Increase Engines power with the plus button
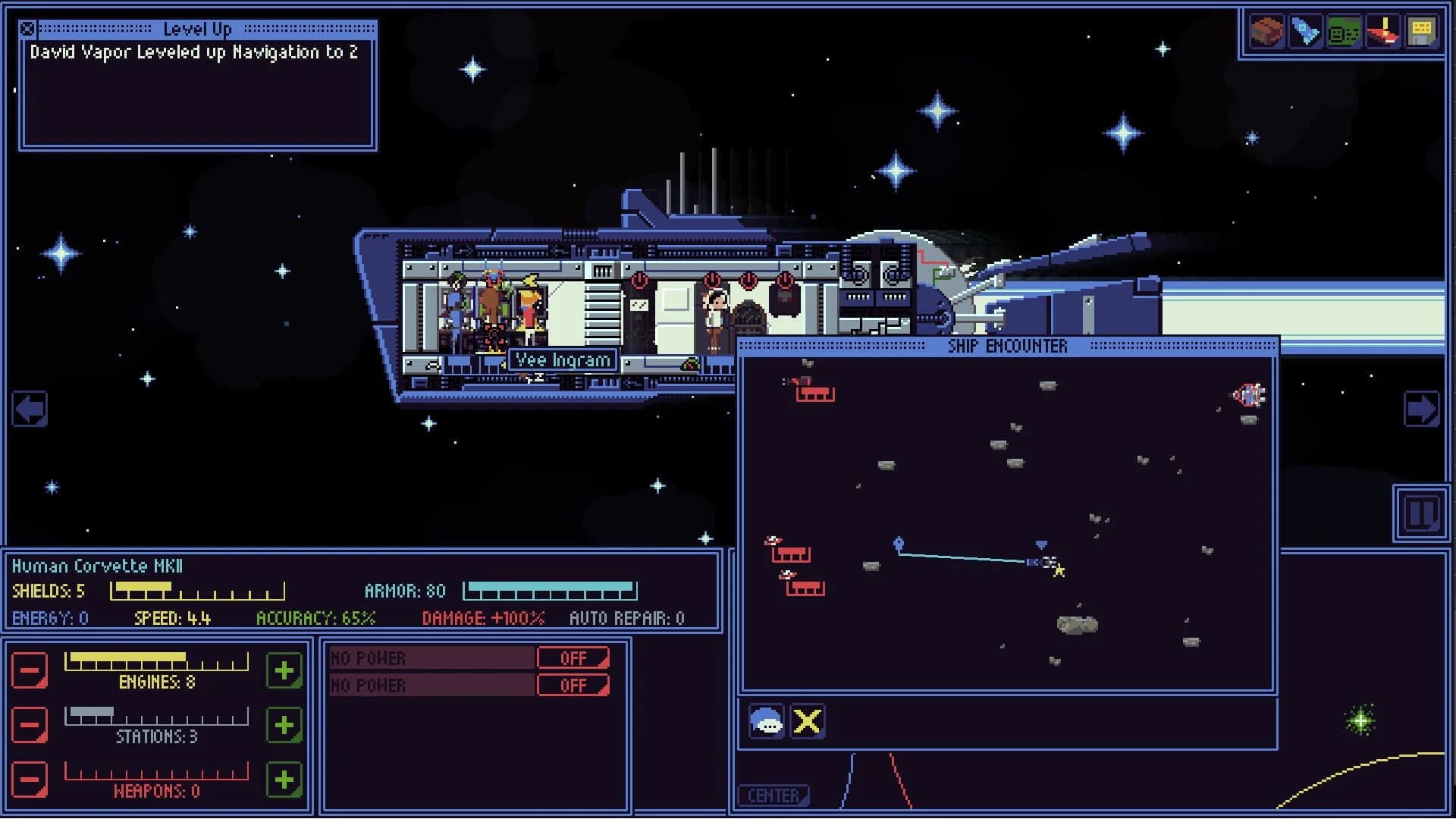 pos(283,670)
